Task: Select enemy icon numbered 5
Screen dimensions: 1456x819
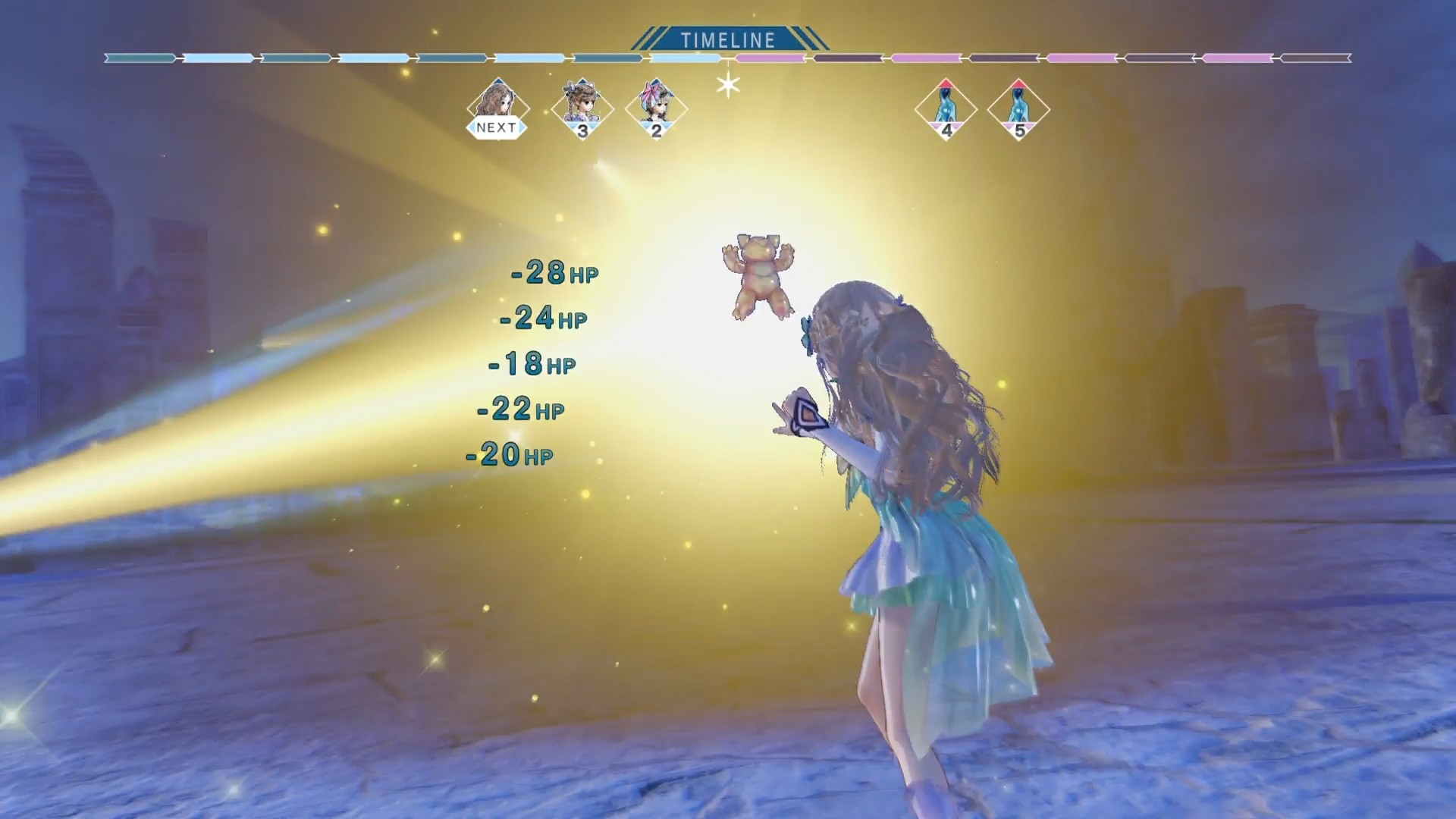Action: tap(1018, 110)
